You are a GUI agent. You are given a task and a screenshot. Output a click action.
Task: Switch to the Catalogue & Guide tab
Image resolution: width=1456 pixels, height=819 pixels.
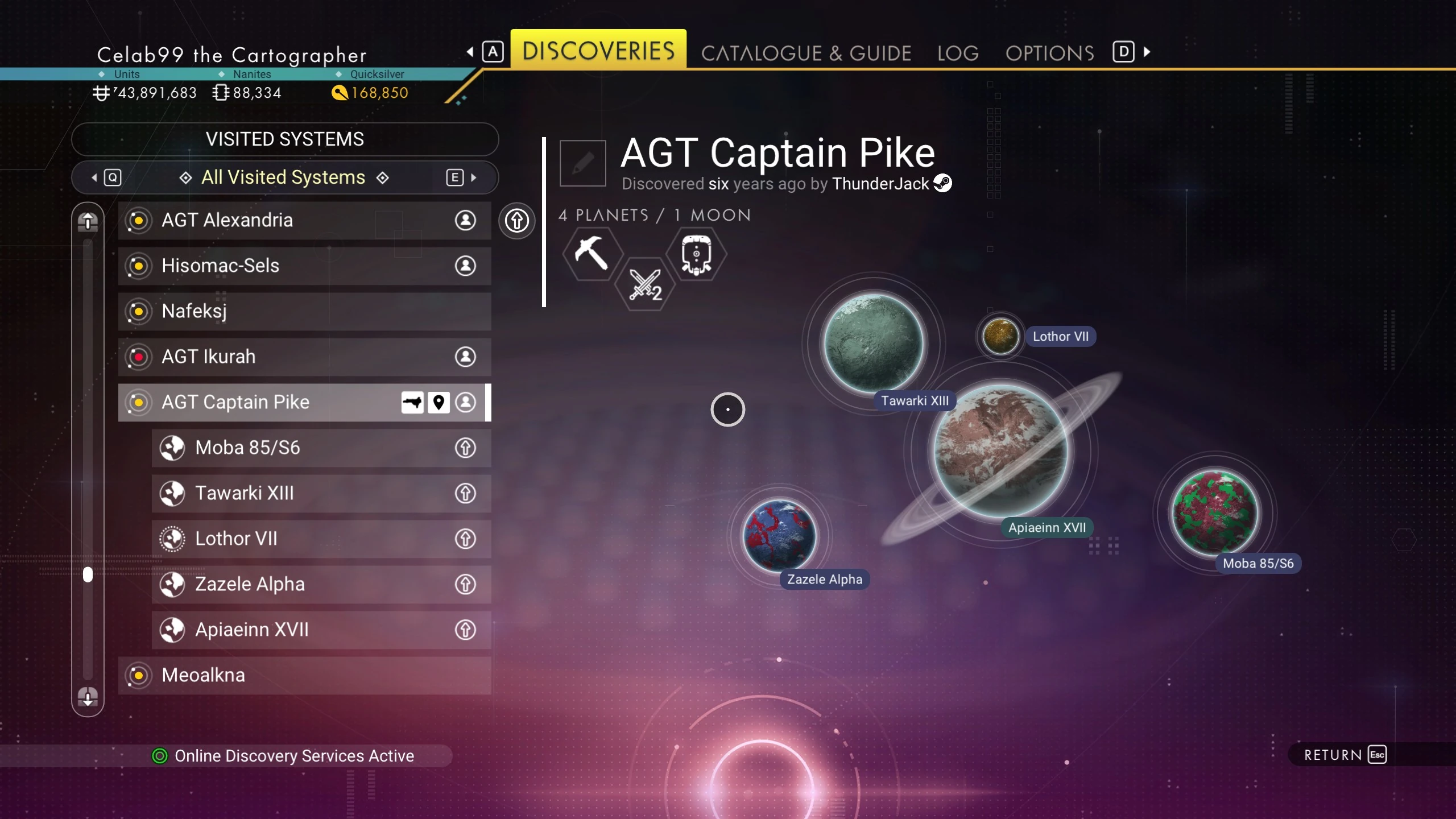(x=806, y=53)
